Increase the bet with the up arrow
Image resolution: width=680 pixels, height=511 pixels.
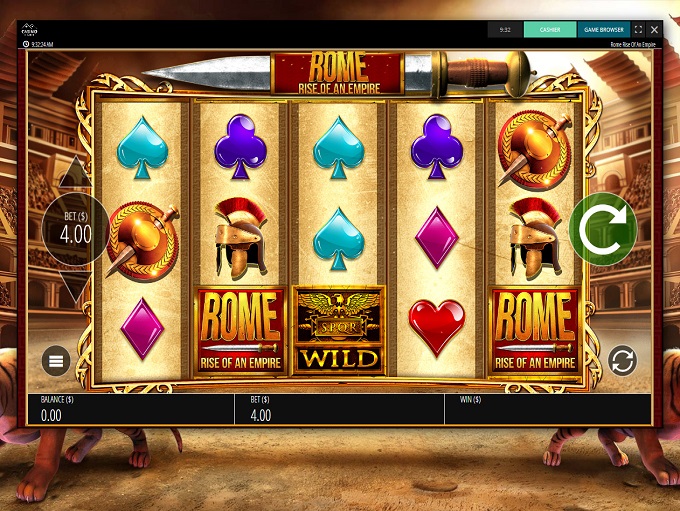(x=76, y=174)
